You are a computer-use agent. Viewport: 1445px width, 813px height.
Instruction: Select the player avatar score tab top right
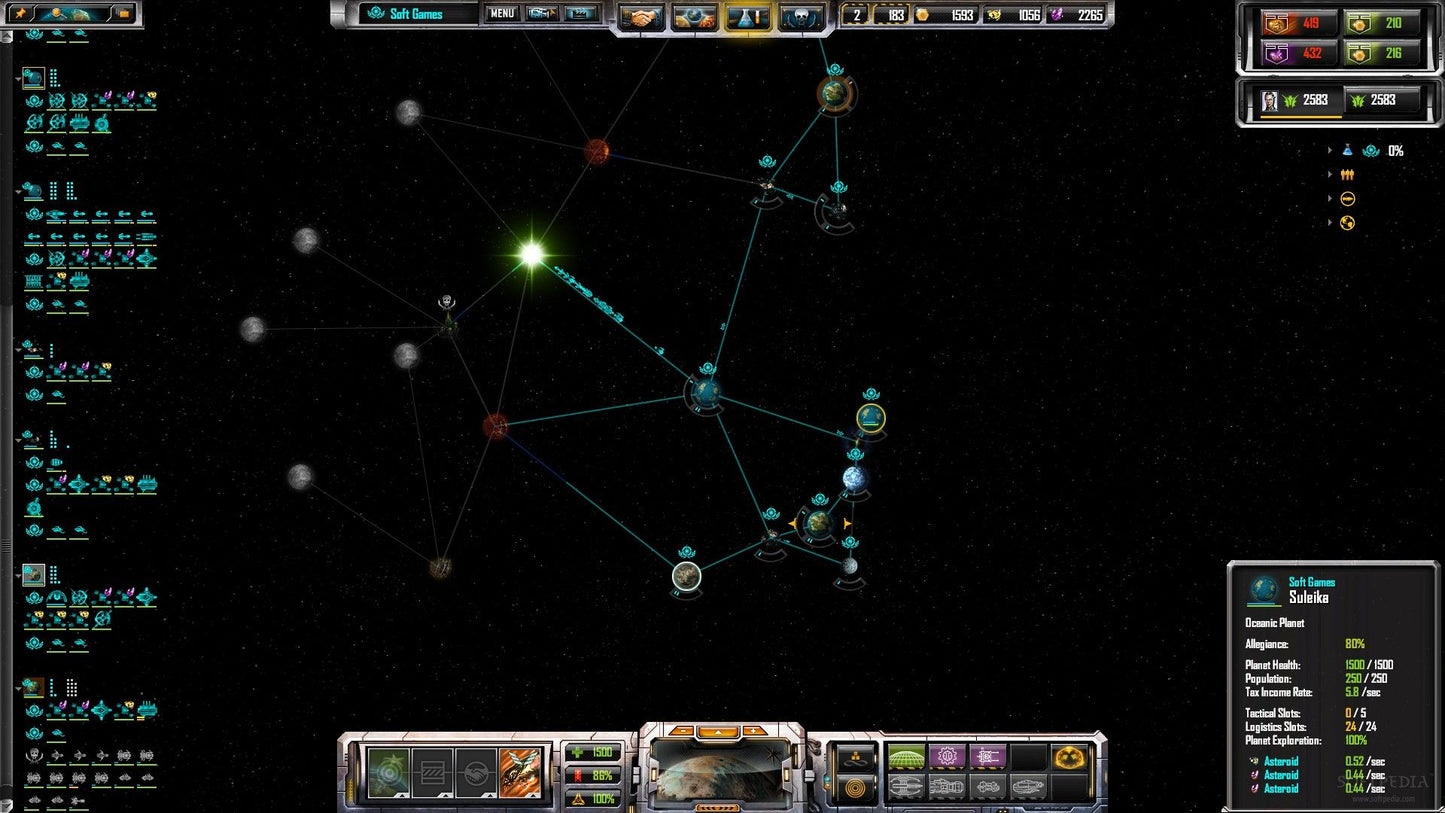[1268, 100]
